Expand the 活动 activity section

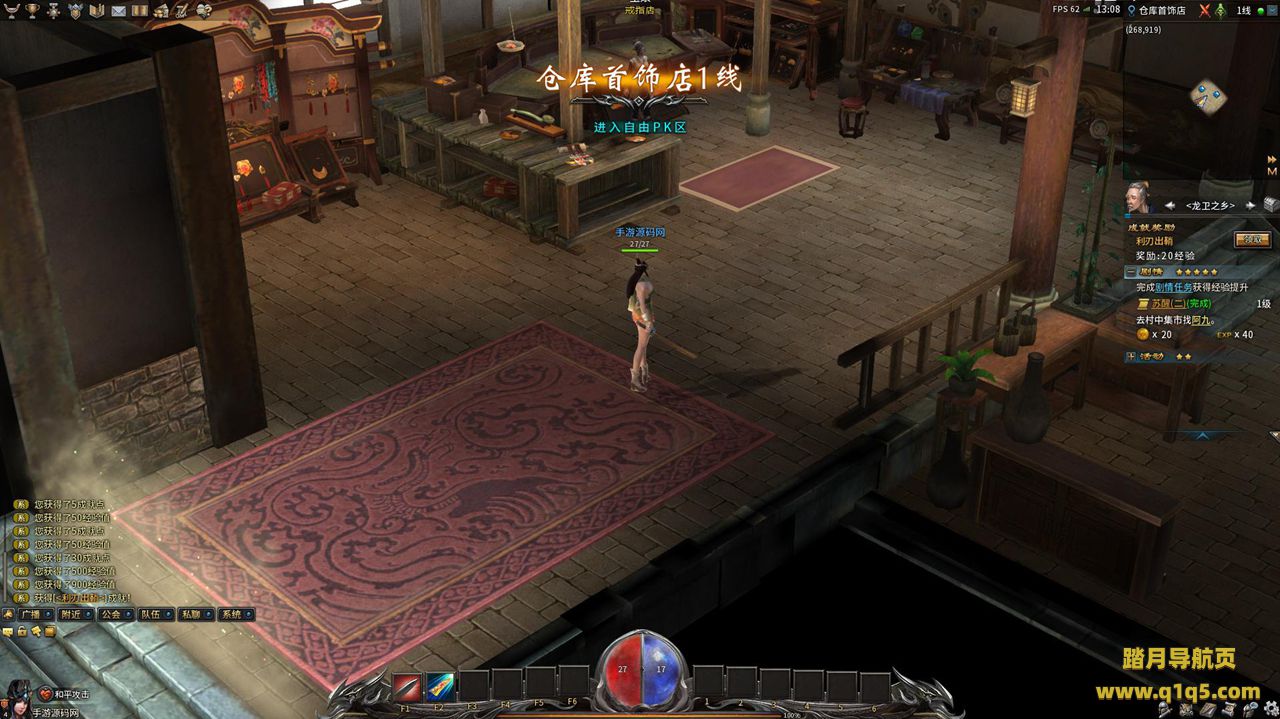pyautogui.click(x=1130, y=356)
